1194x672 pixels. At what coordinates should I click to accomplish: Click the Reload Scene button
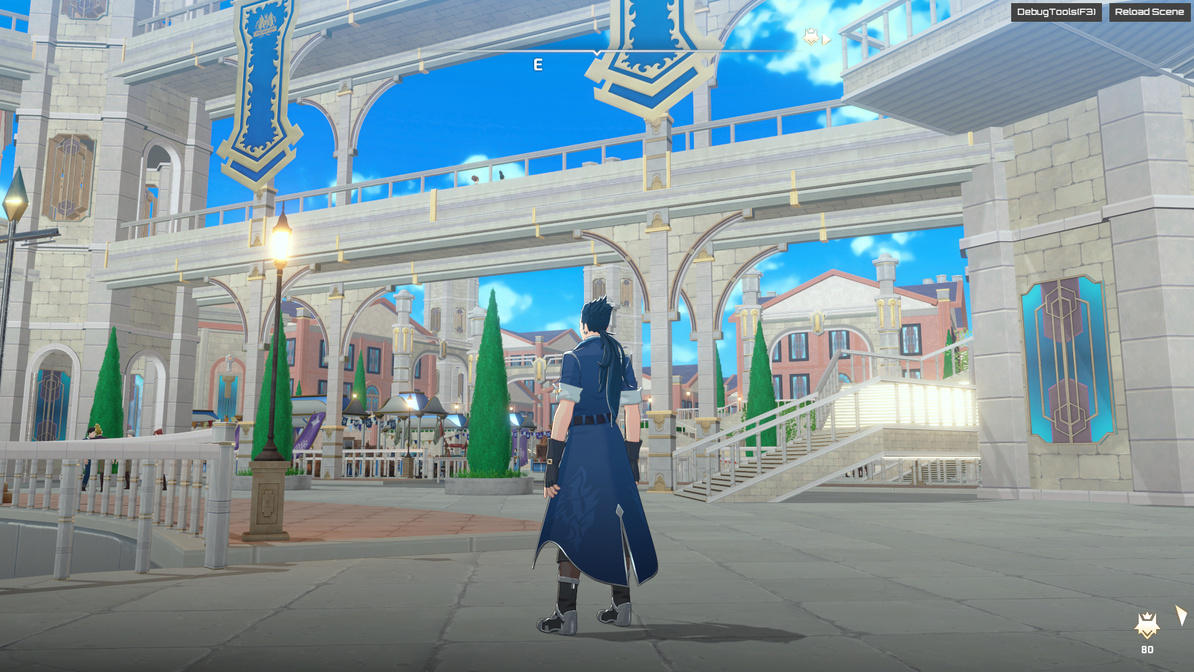tap(1149, 12)
